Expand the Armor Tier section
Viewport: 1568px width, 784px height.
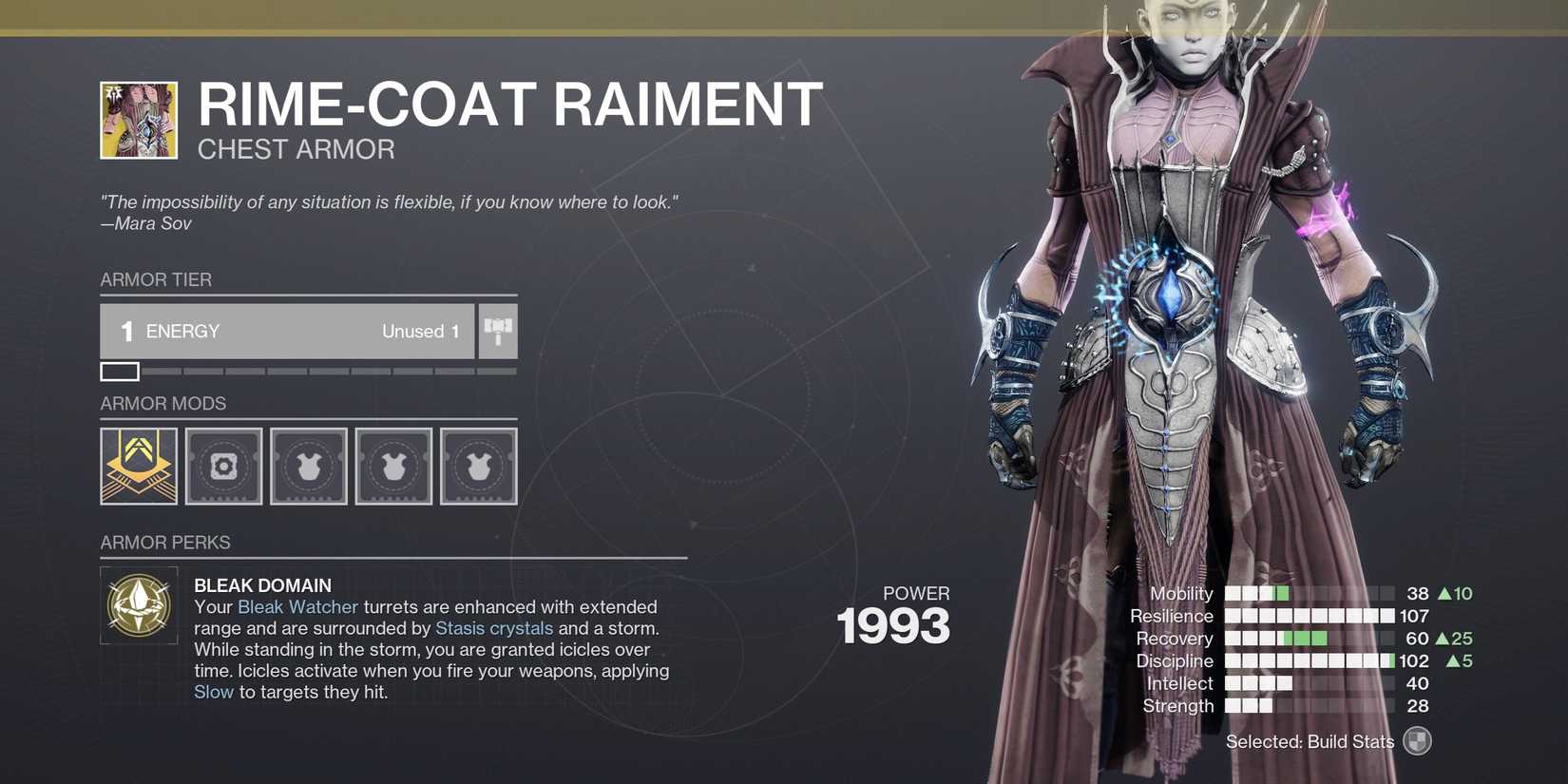pyautogui.click(x=156, y=279)
